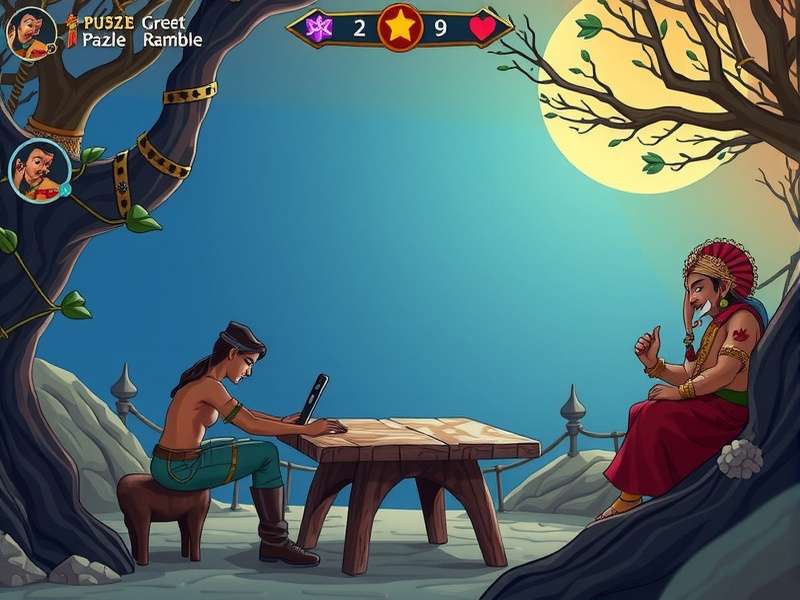800x600 pixels.
Task: Select the red heart lives icon
Action: pyautogui.click(x=482, y=28)
